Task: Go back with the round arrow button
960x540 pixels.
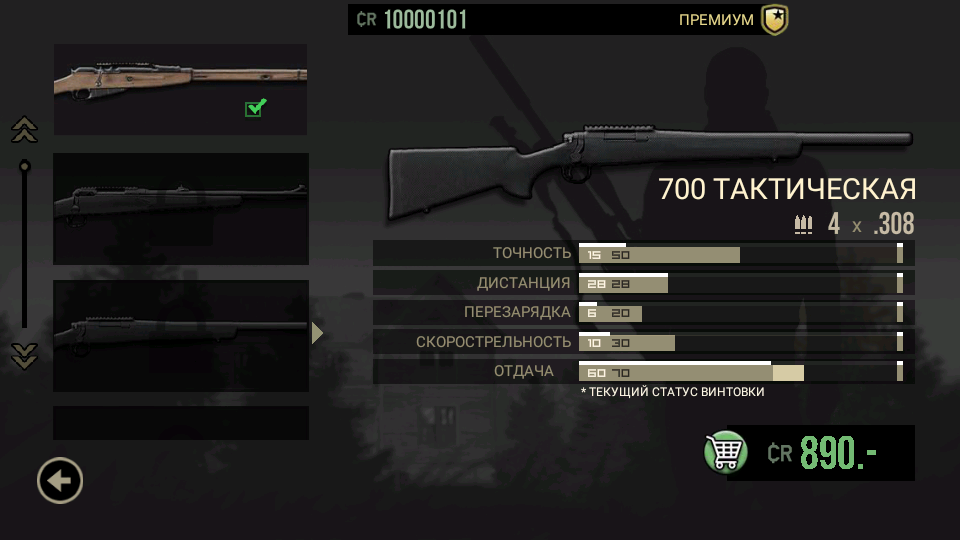Action: click(60, 481)
